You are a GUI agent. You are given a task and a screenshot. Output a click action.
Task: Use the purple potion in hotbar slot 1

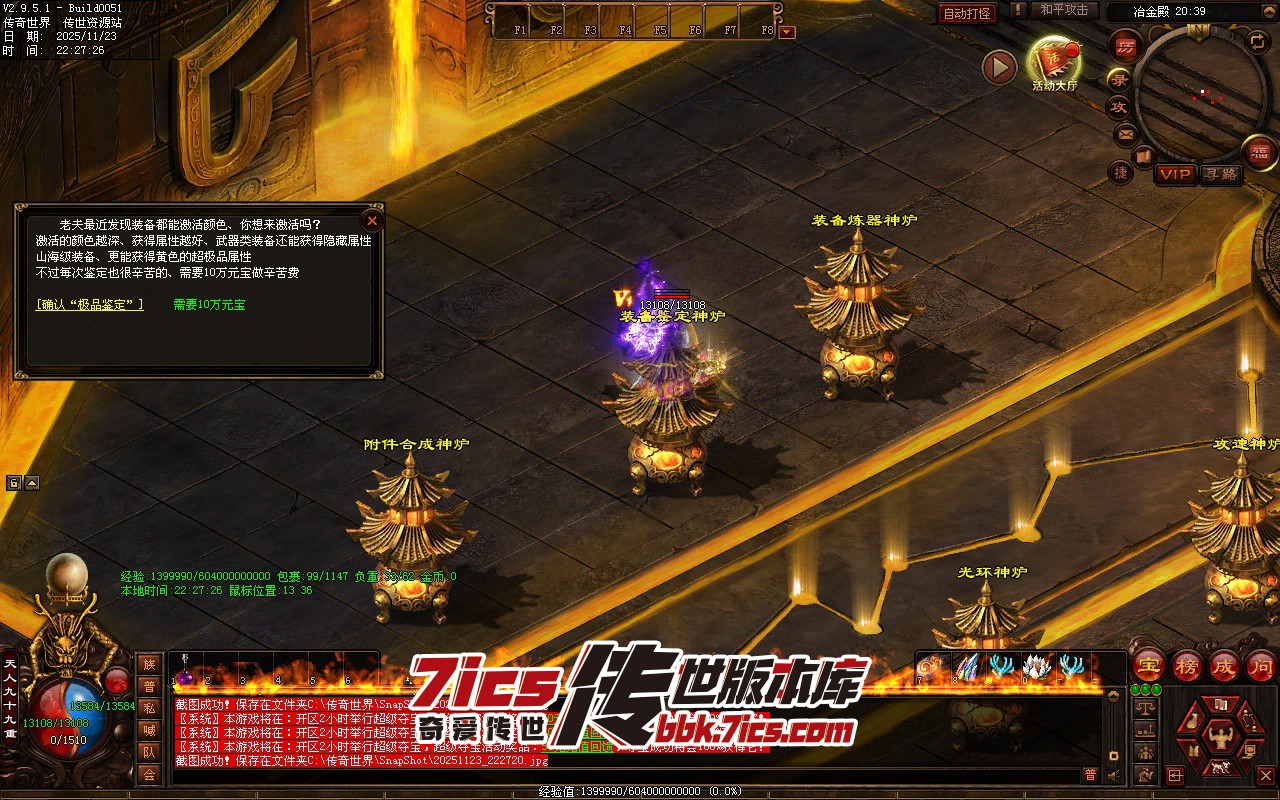tap(186, 677)
